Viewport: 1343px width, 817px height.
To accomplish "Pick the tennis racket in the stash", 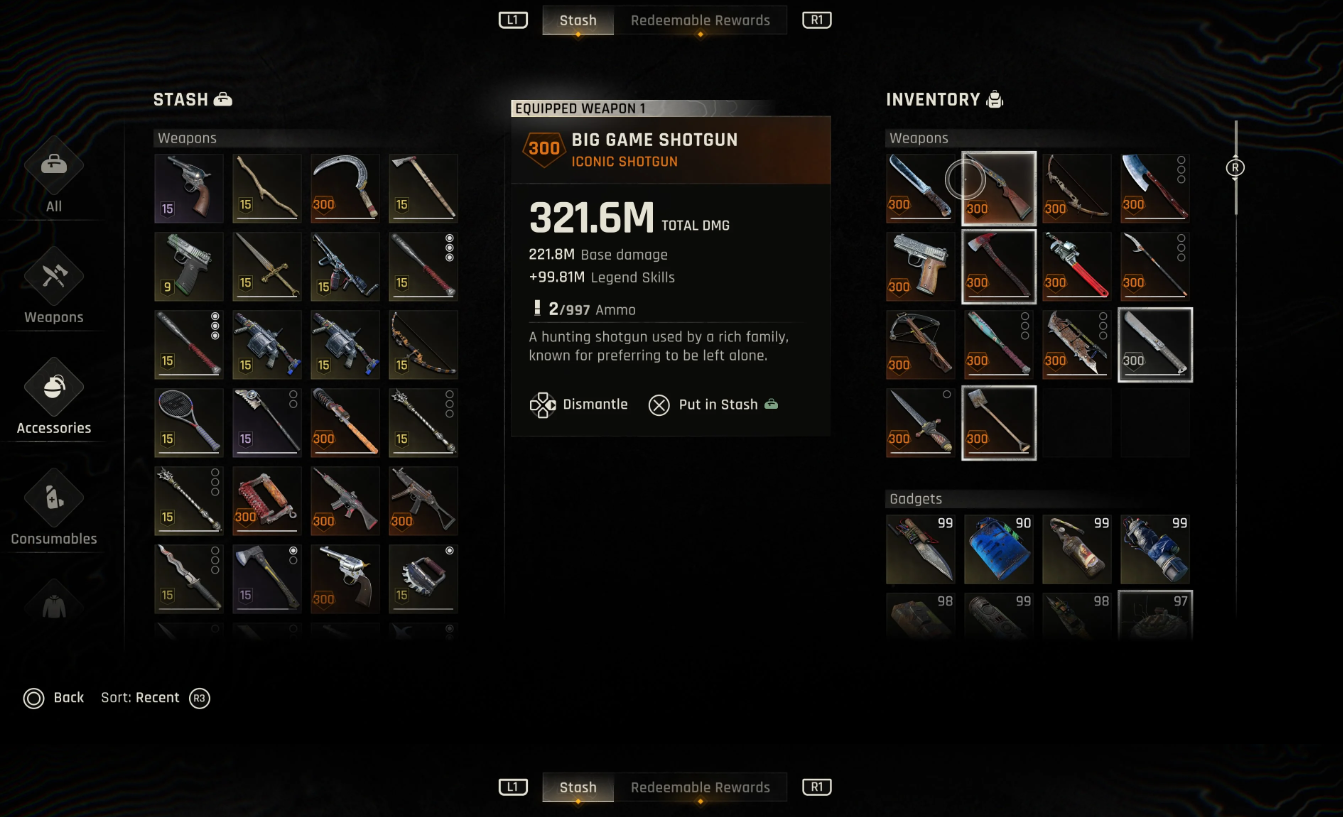I will pyautogui.click(x=189, y=422).
